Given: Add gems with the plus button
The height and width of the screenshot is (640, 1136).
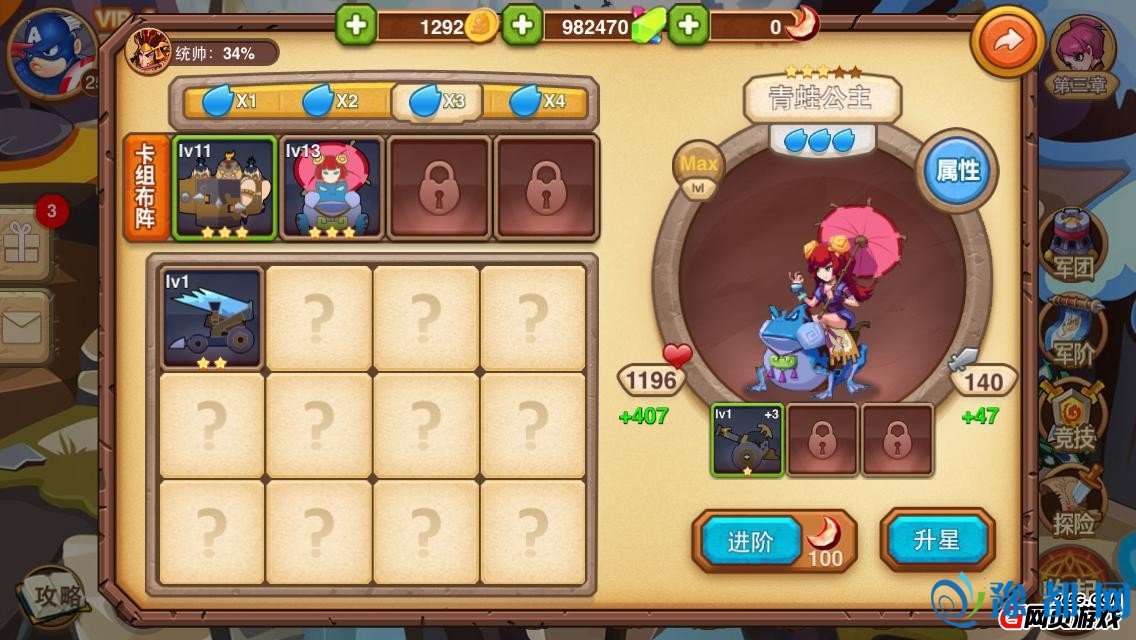Looking at the screenshot, I should coord(522,26).
